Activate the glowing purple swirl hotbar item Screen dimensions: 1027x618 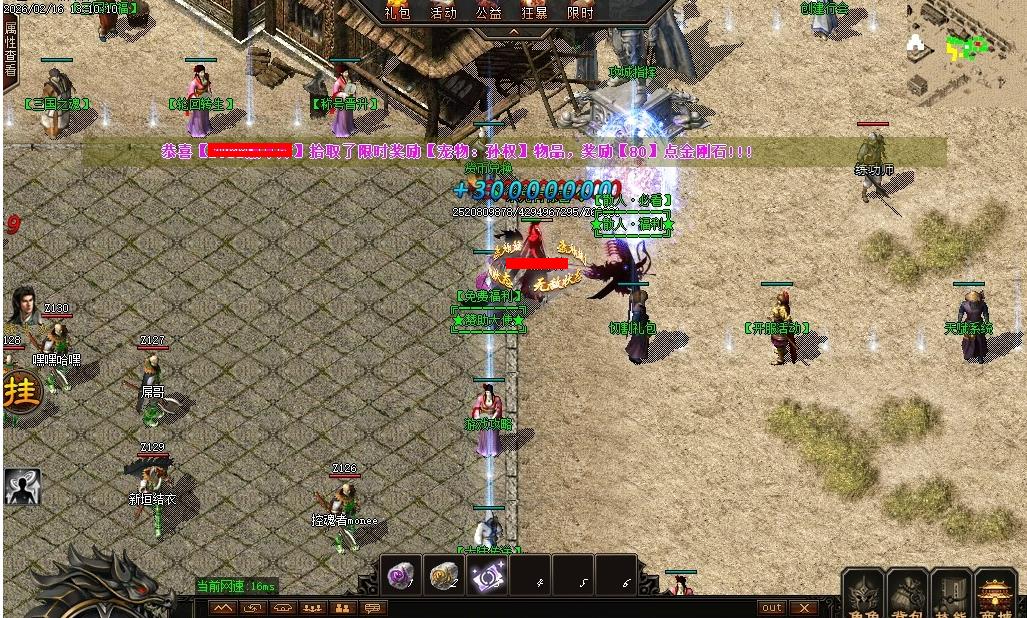pyautogui.click(x=488, y=575)
